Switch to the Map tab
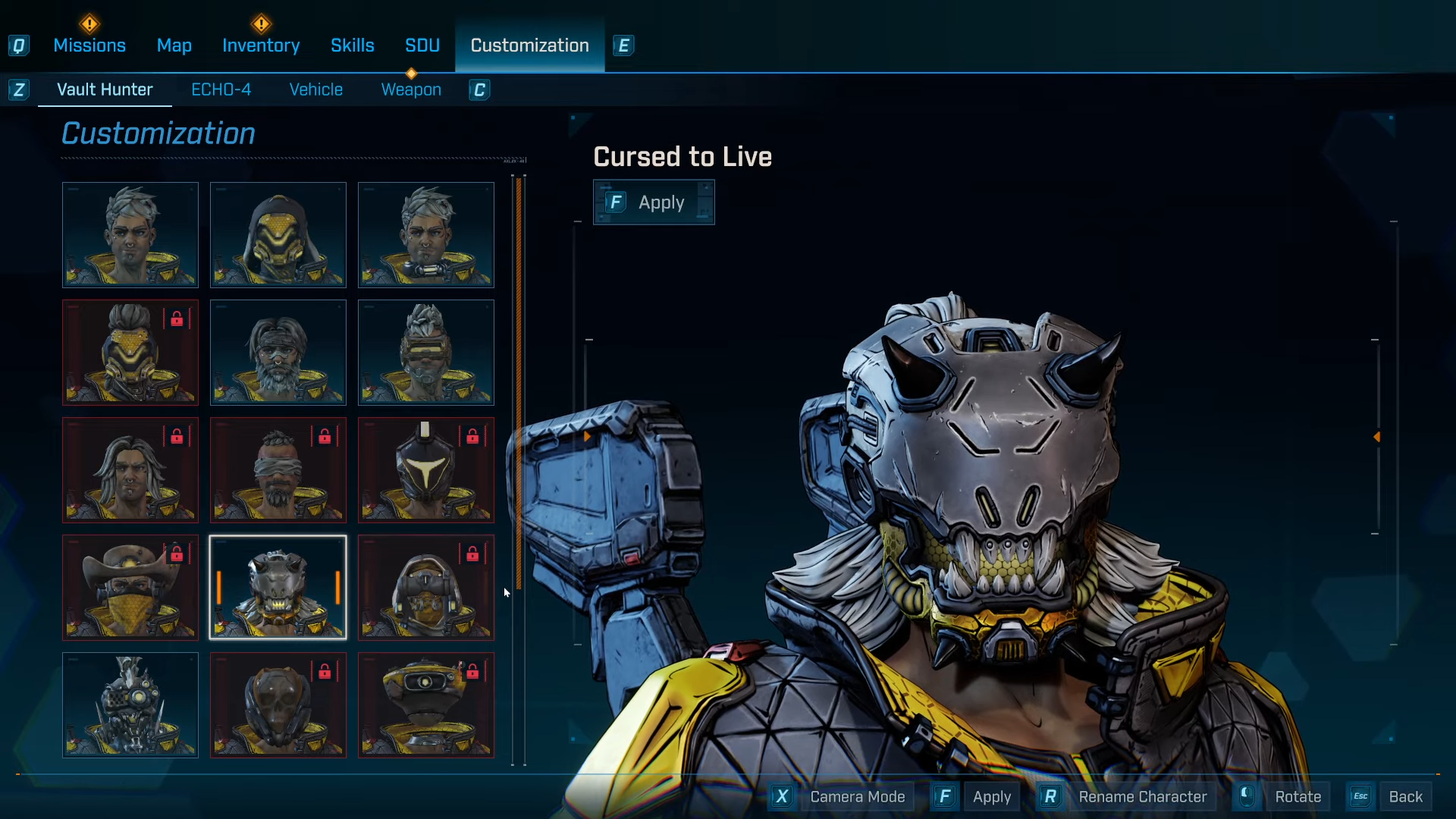This screenshot has height=819, width=1456. 174,45
